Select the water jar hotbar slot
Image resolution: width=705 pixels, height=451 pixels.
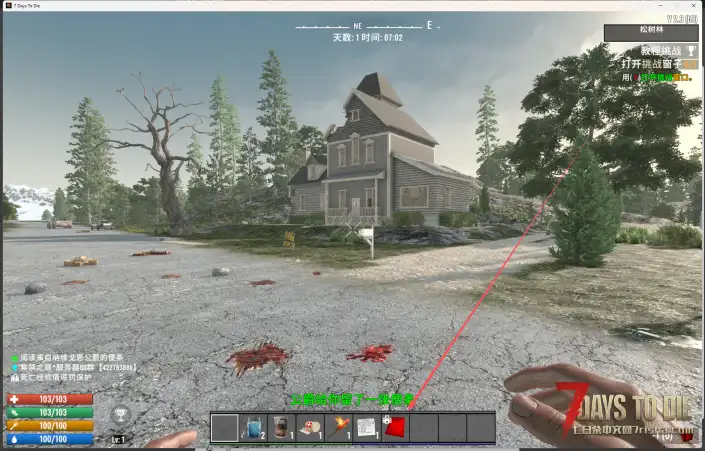254,427
